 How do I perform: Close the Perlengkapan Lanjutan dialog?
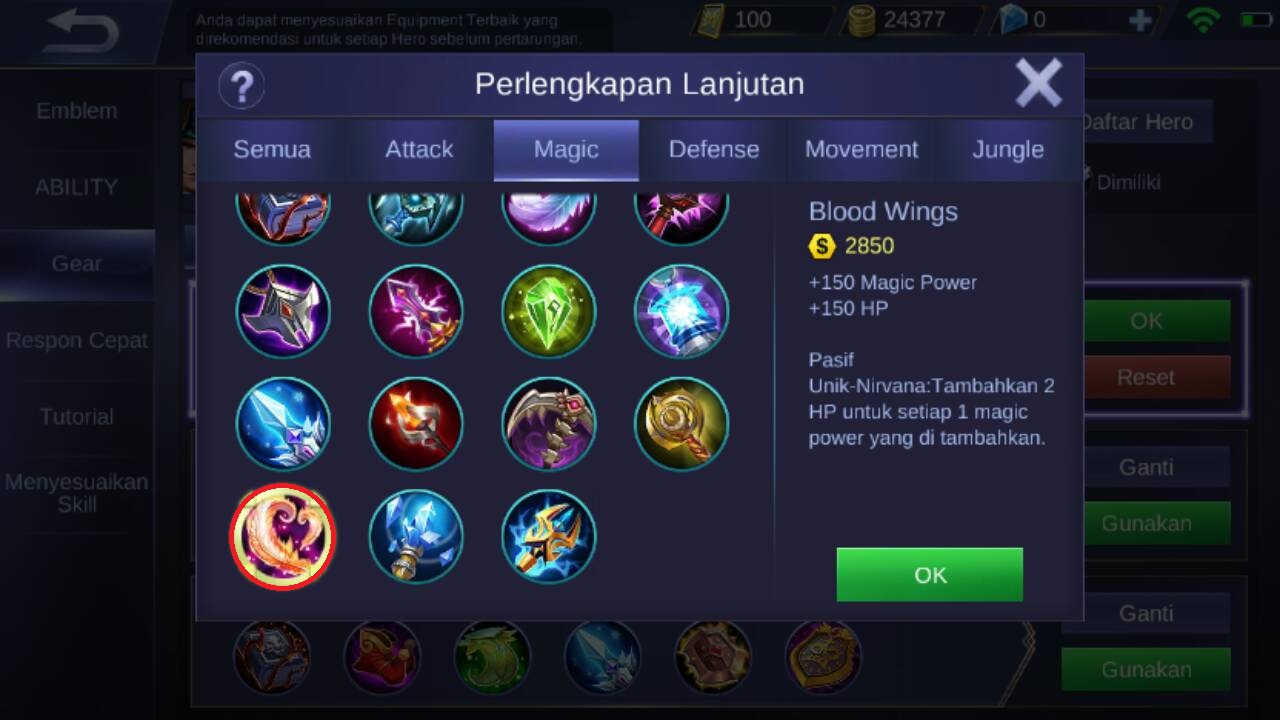click(1038, 83)
